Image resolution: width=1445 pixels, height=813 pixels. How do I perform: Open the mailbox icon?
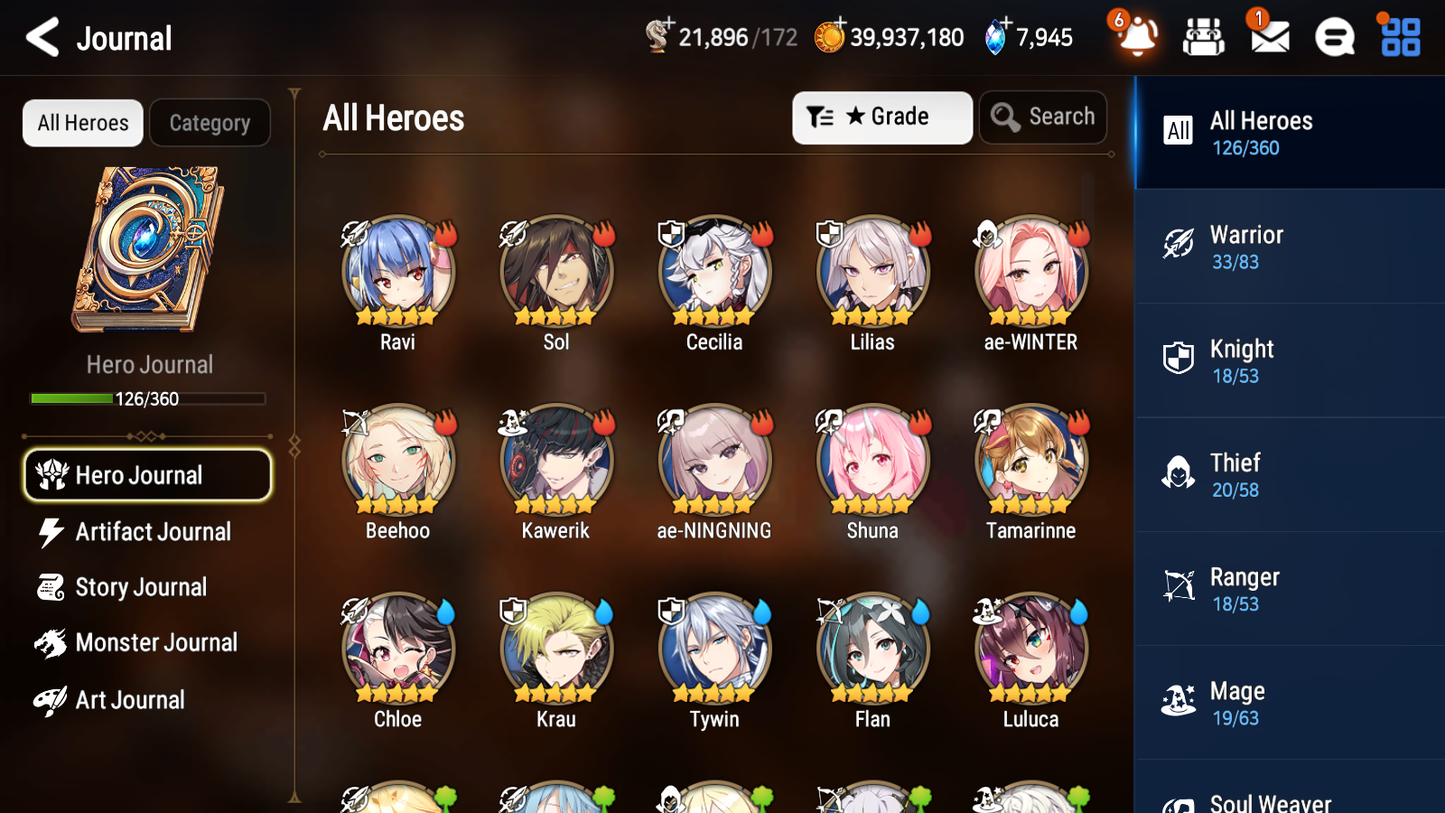[x=1268, y=37]
